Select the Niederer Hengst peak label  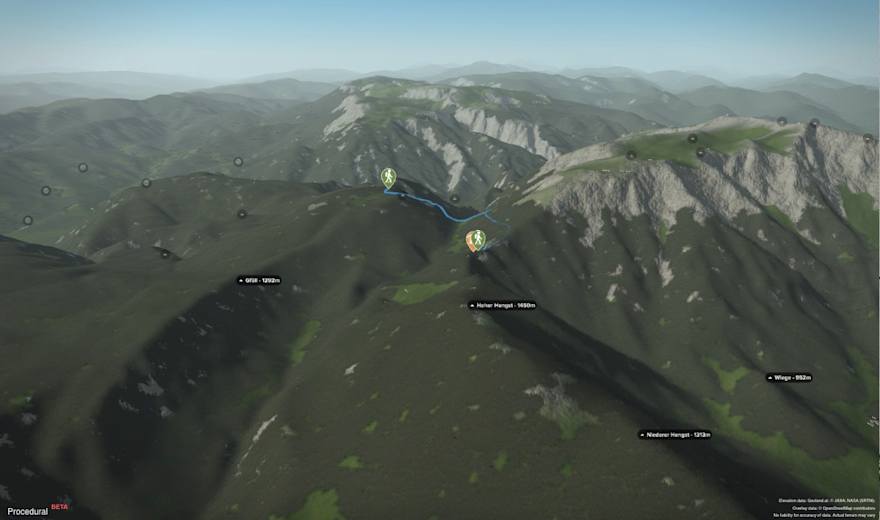tap(675, 435)
